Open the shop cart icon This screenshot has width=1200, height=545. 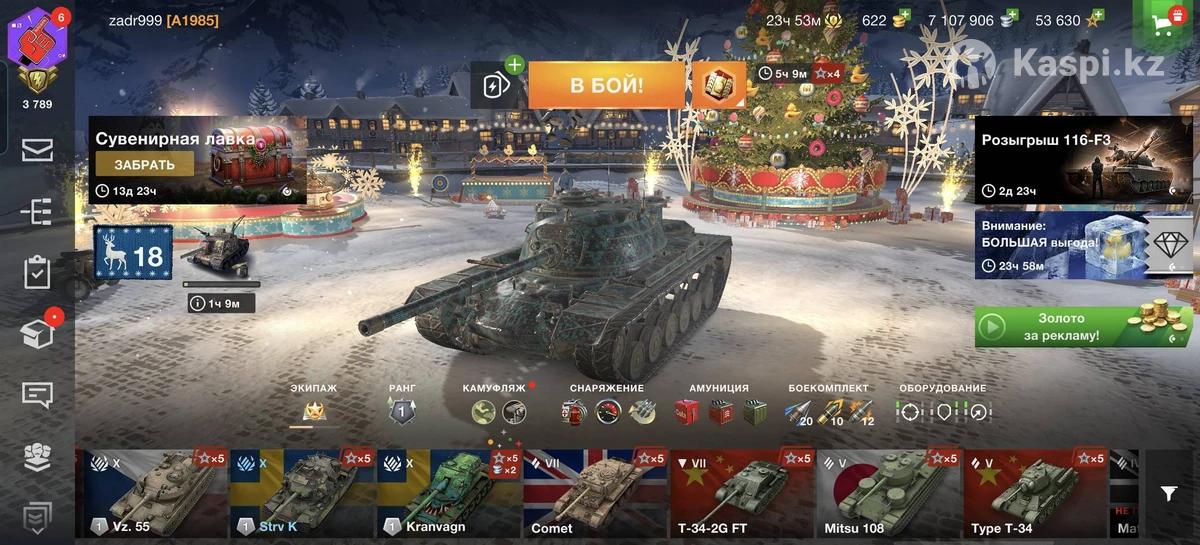(x=1164, y=22)
